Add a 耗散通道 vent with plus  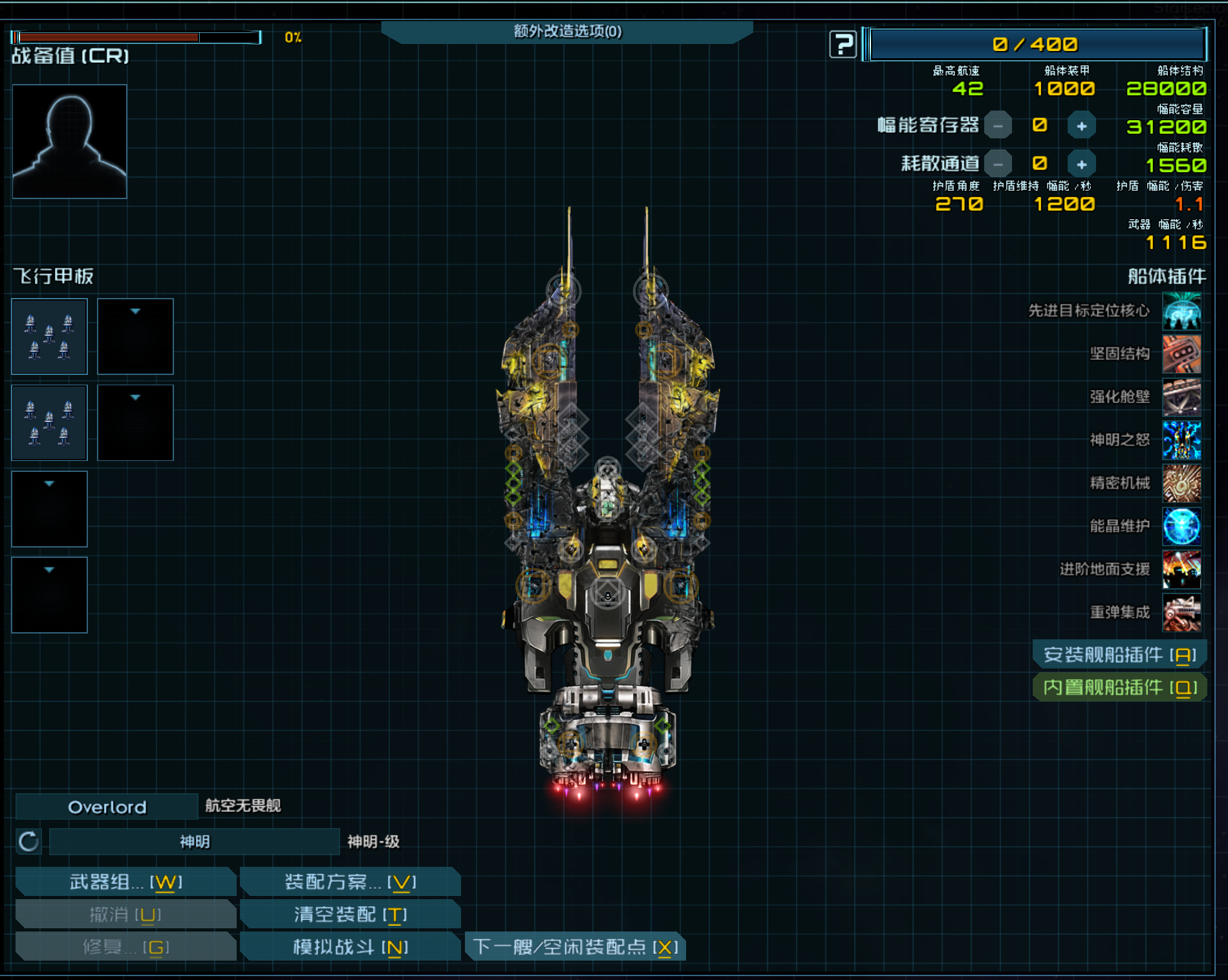[1081, 165]
